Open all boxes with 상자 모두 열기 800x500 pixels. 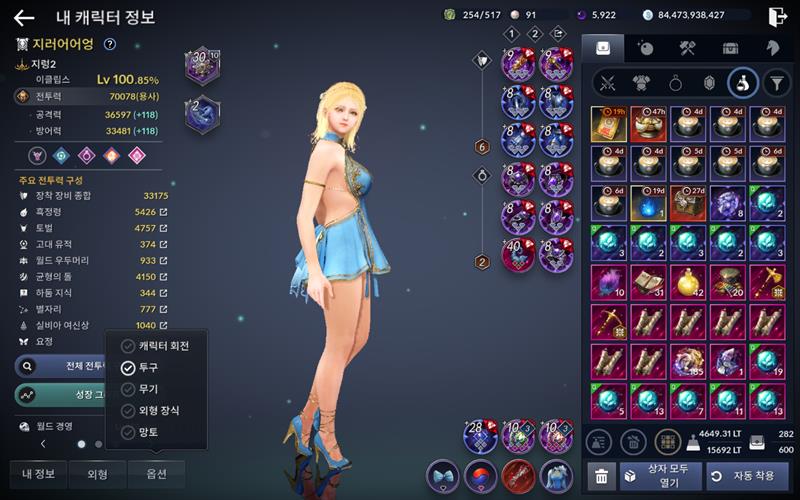[661, 476]
